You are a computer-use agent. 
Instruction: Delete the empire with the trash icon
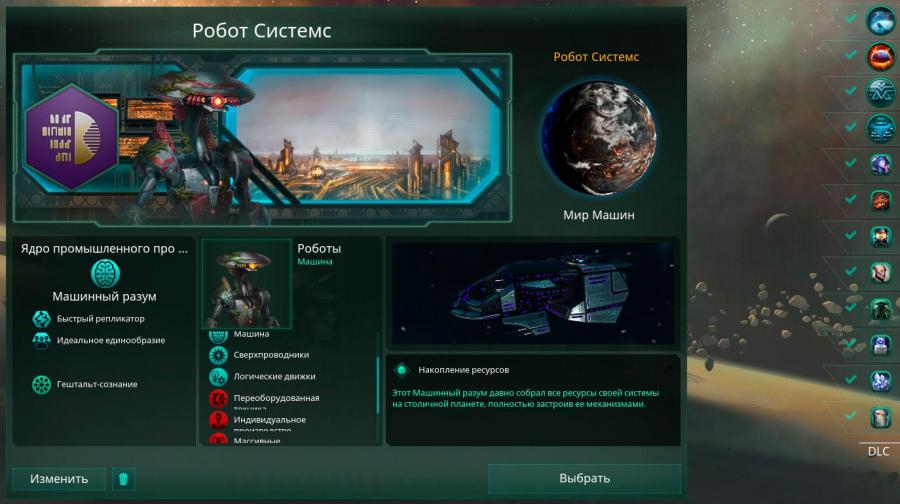tap(123, 478)
